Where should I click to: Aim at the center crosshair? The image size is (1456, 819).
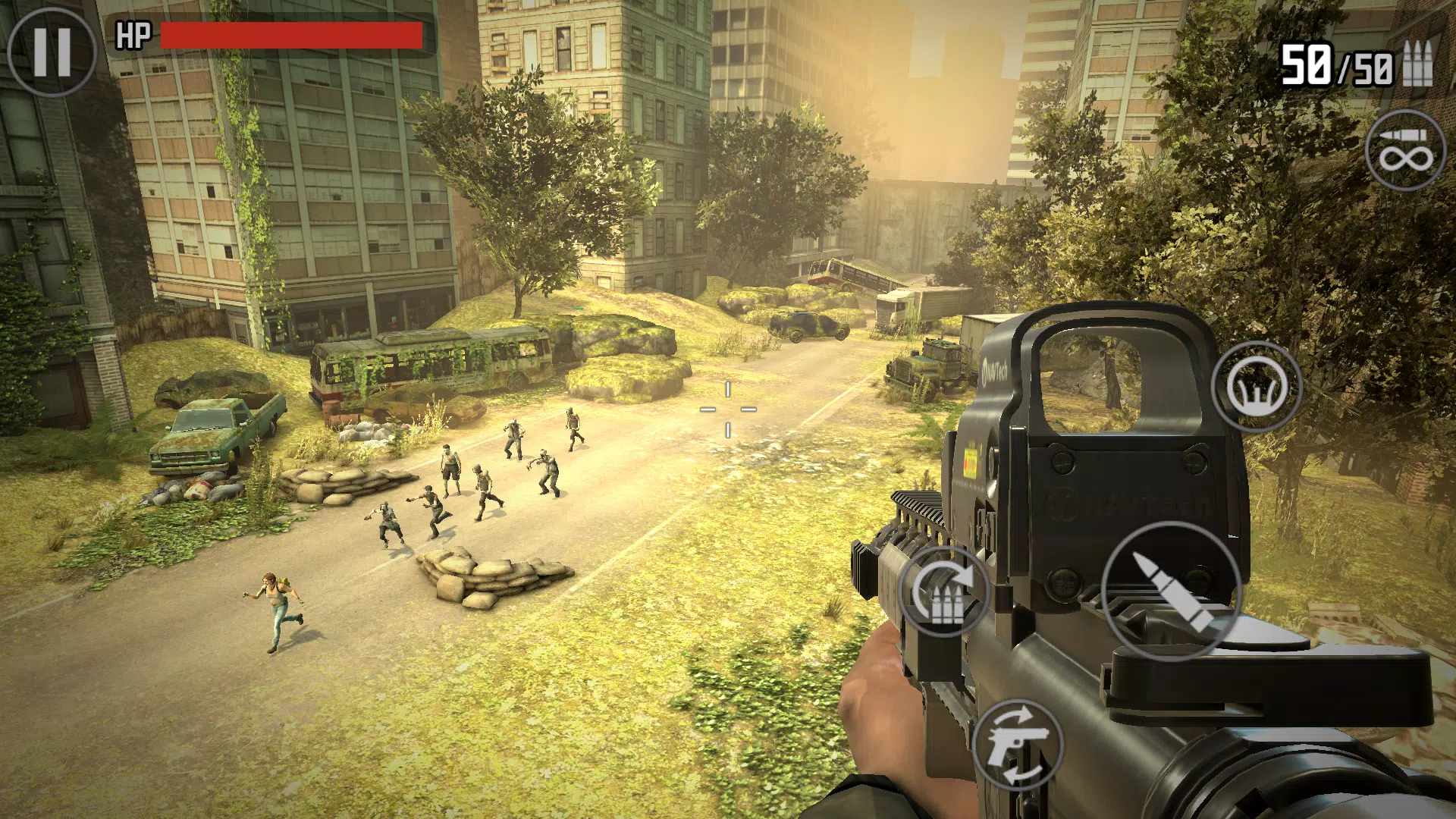pyautogui.click(x=730, y=408)
